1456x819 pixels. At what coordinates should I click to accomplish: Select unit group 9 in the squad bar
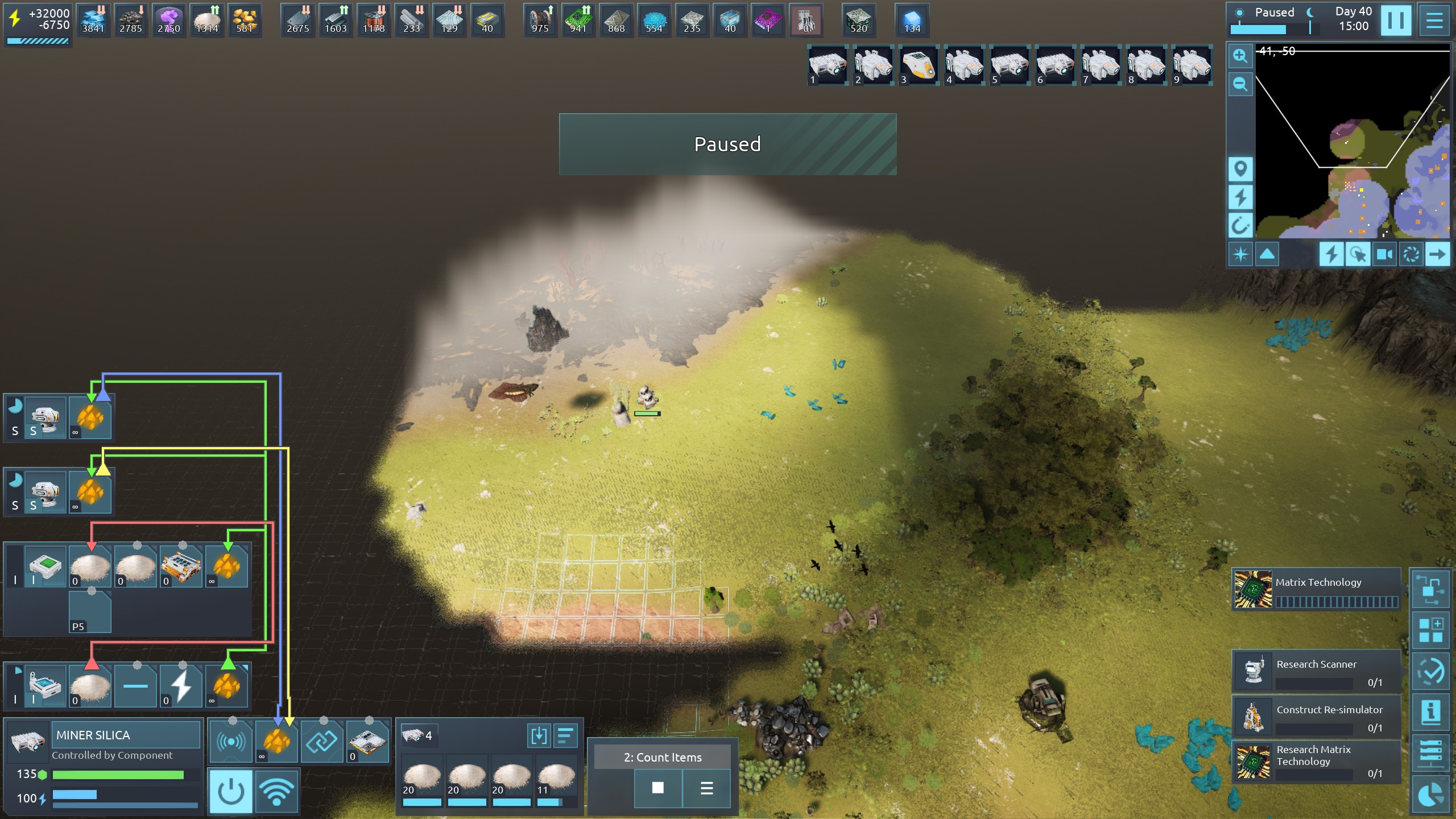(1191, 66)
